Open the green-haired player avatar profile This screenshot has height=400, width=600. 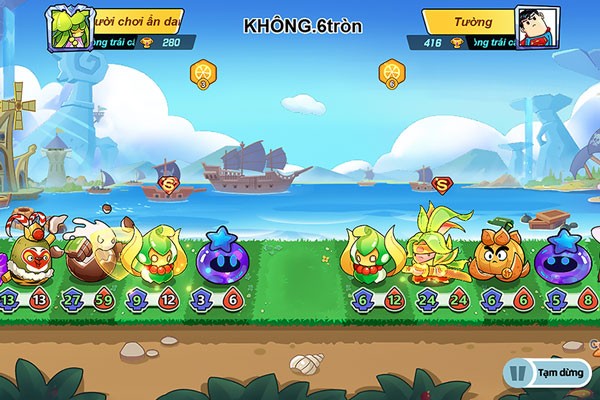(x=66, y=27)
